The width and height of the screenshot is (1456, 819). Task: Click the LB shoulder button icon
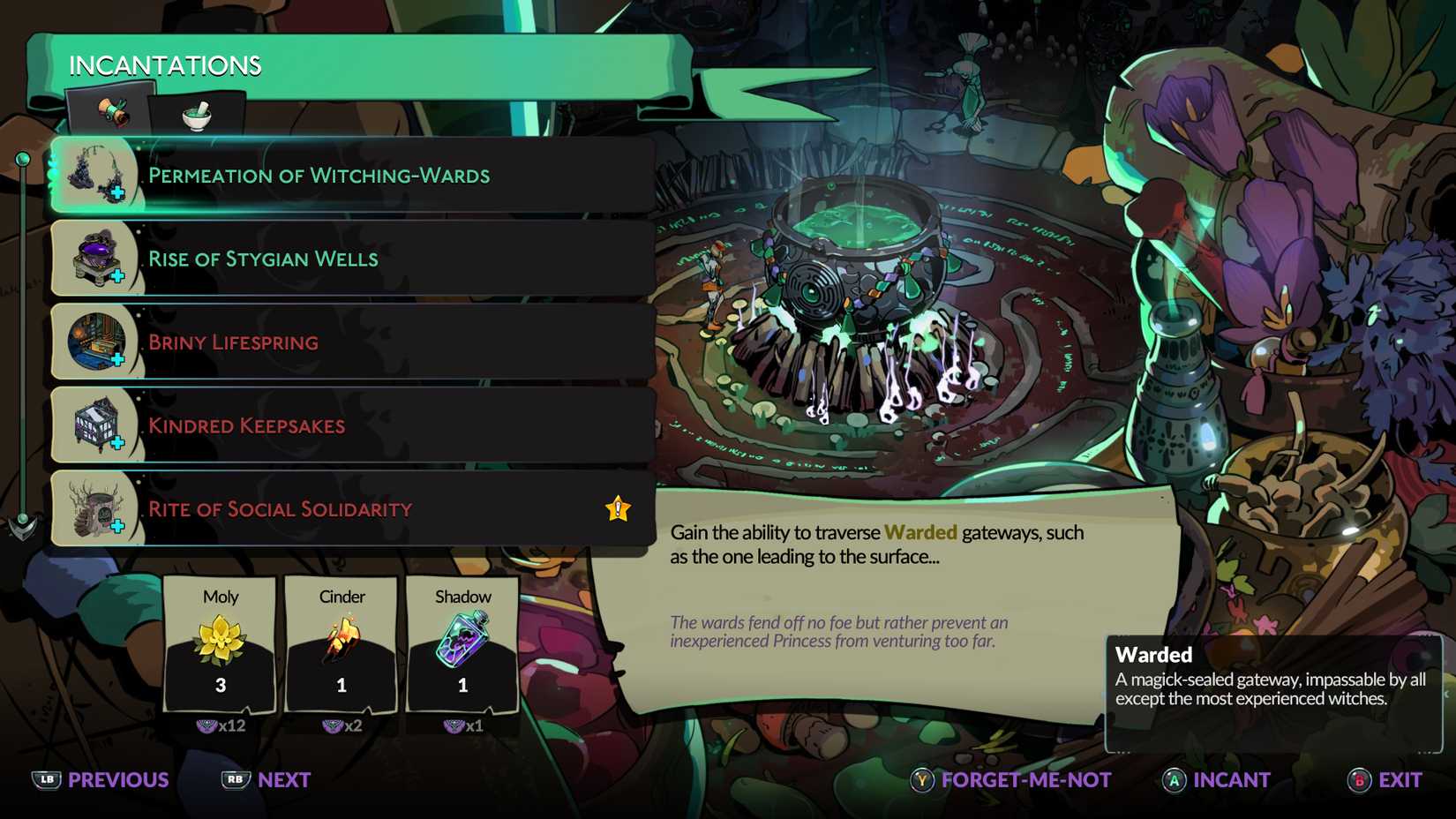pyautogui.click(x=46, y=780)
